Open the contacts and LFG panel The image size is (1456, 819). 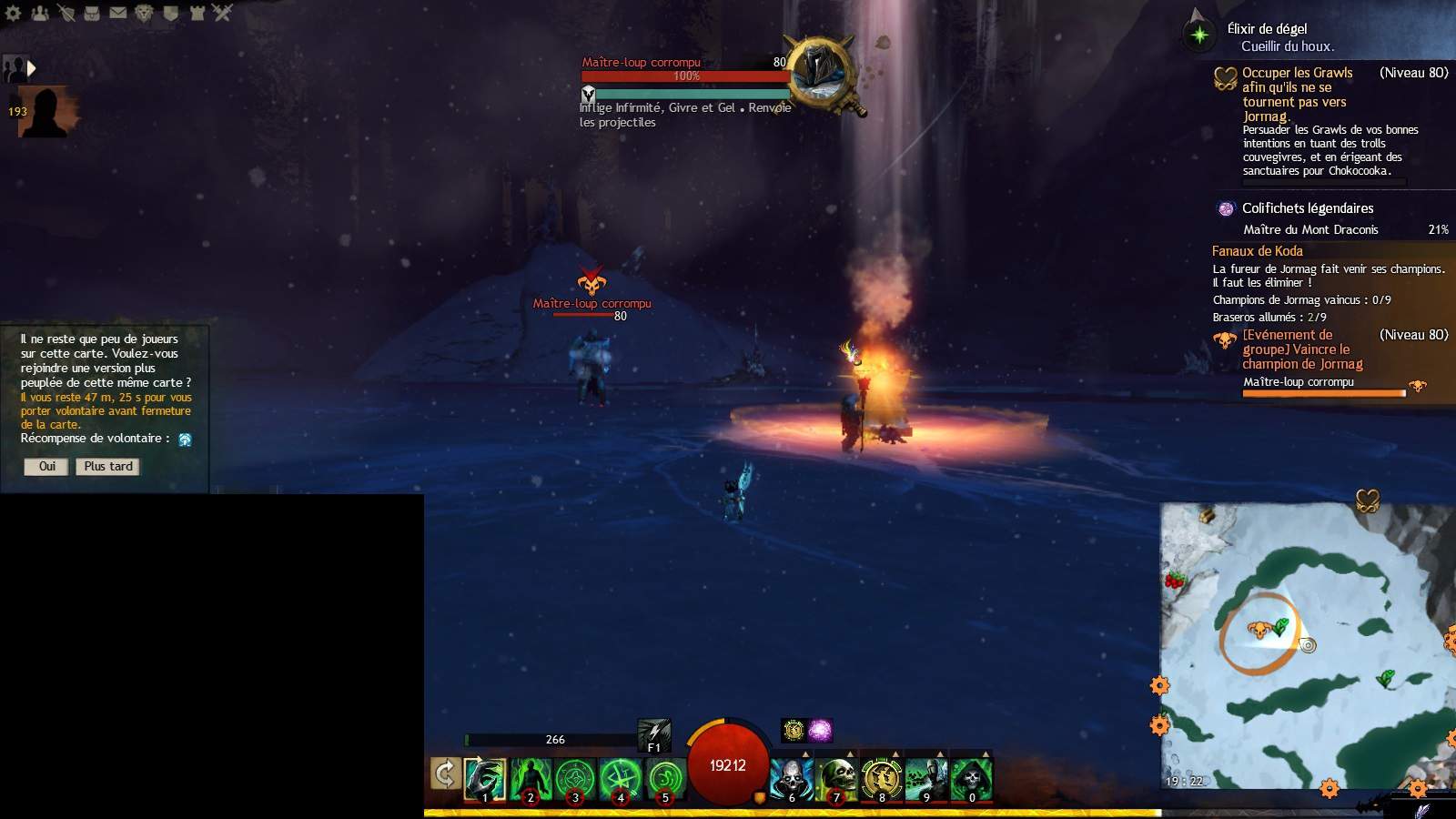pos(40,13)
